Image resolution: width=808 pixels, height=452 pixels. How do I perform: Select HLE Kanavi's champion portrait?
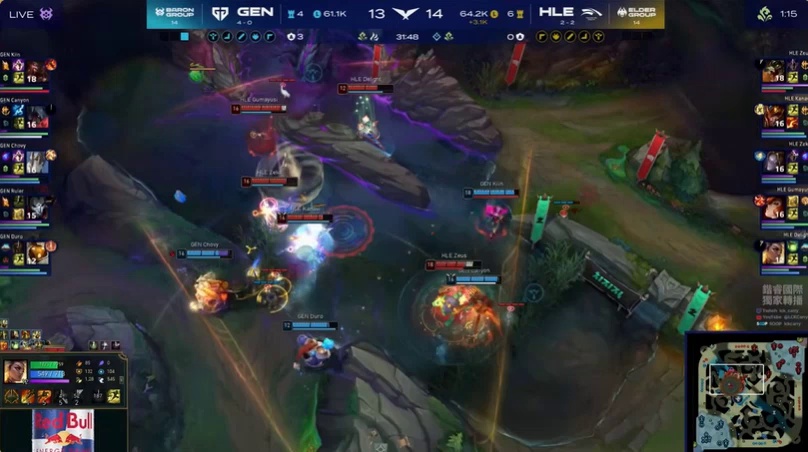point(773,116)
